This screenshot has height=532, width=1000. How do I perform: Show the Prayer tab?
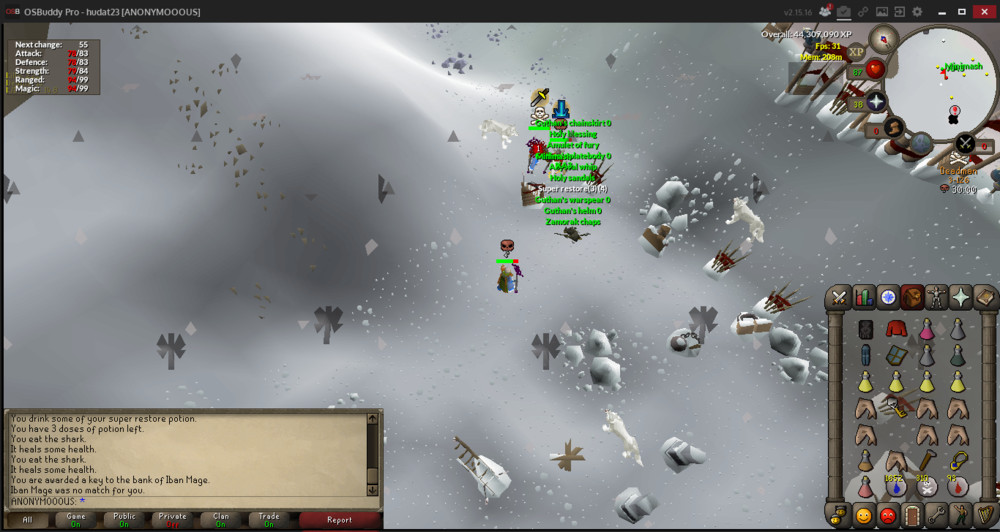click(x=961, y=297)
